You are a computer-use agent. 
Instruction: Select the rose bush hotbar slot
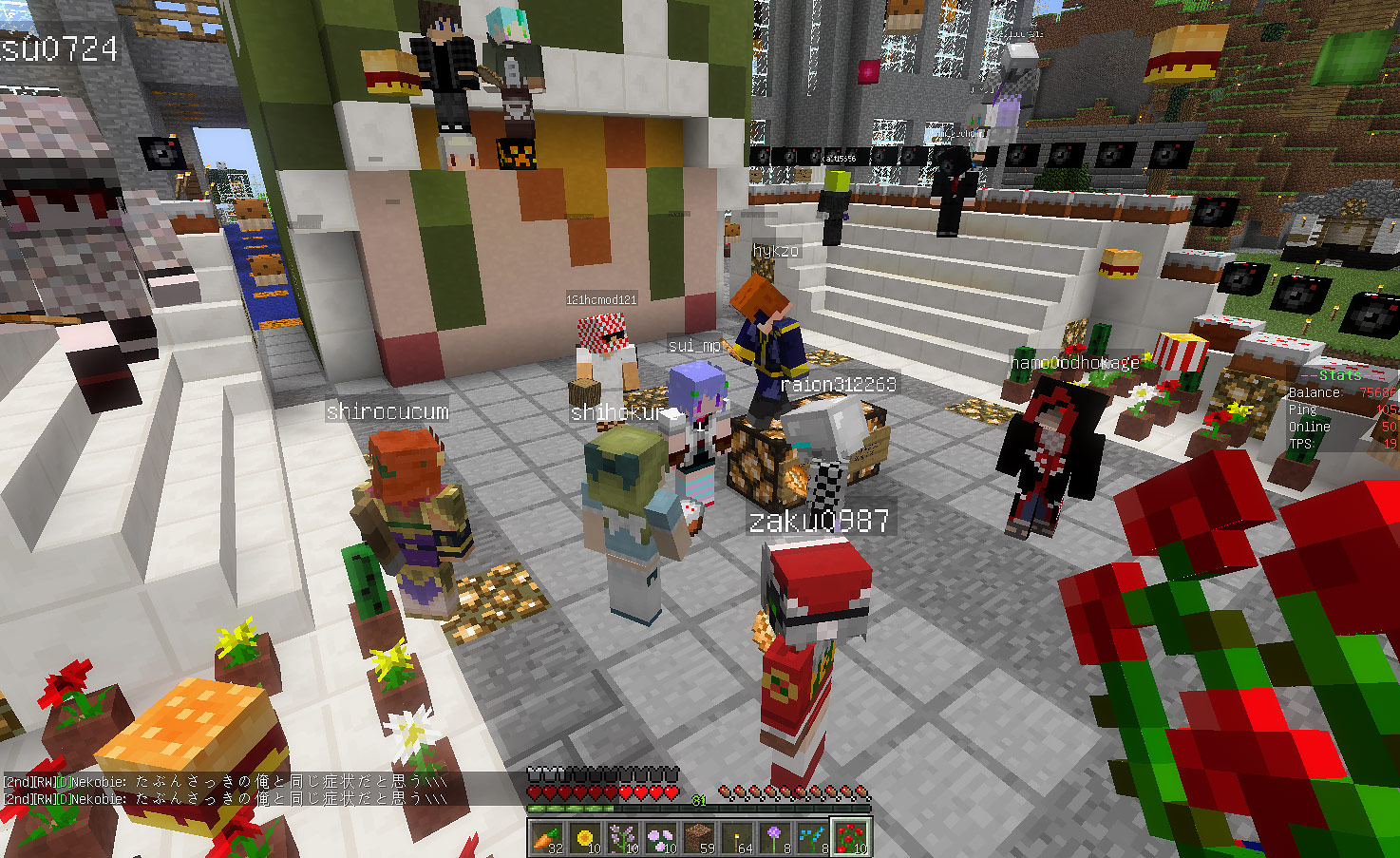(850, 838)
